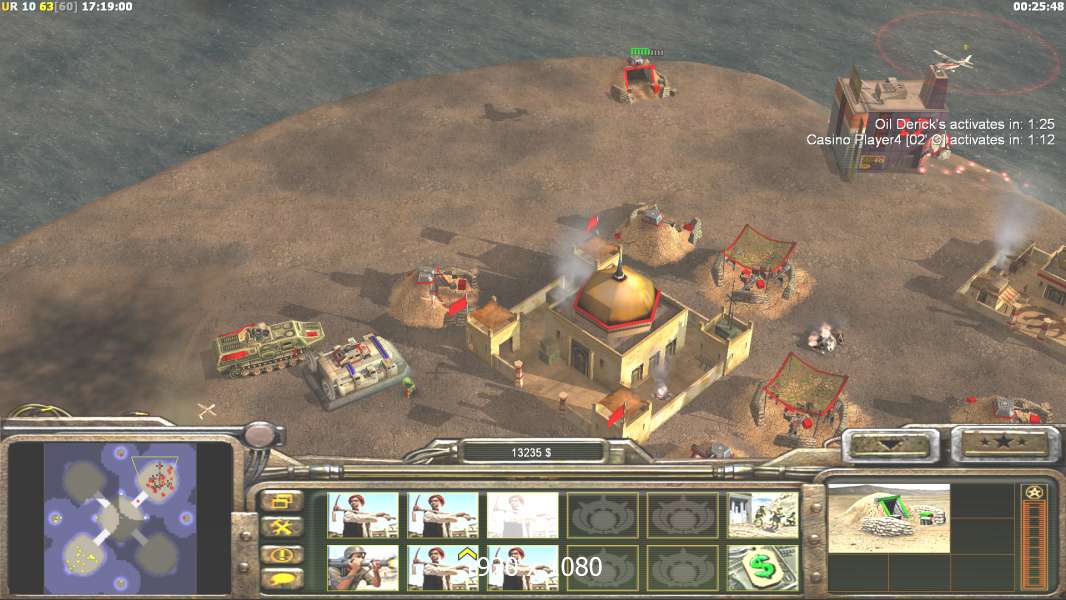Choose the running soldiers command icon
Viewport: 1066px width, 600px height.
(x=763, y=515)
